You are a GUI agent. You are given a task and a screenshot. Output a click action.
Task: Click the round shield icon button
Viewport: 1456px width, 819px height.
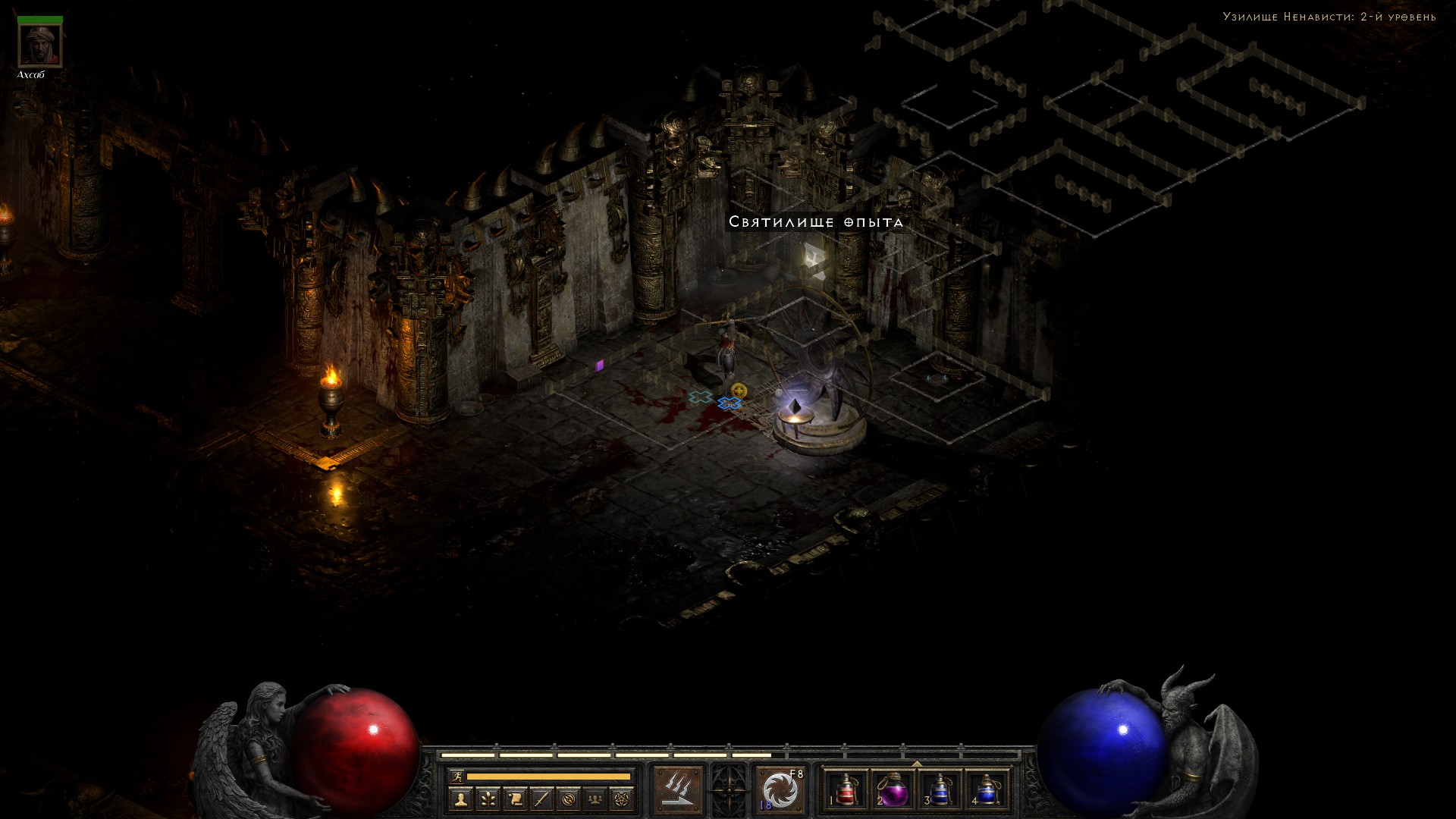coord(569,799)
